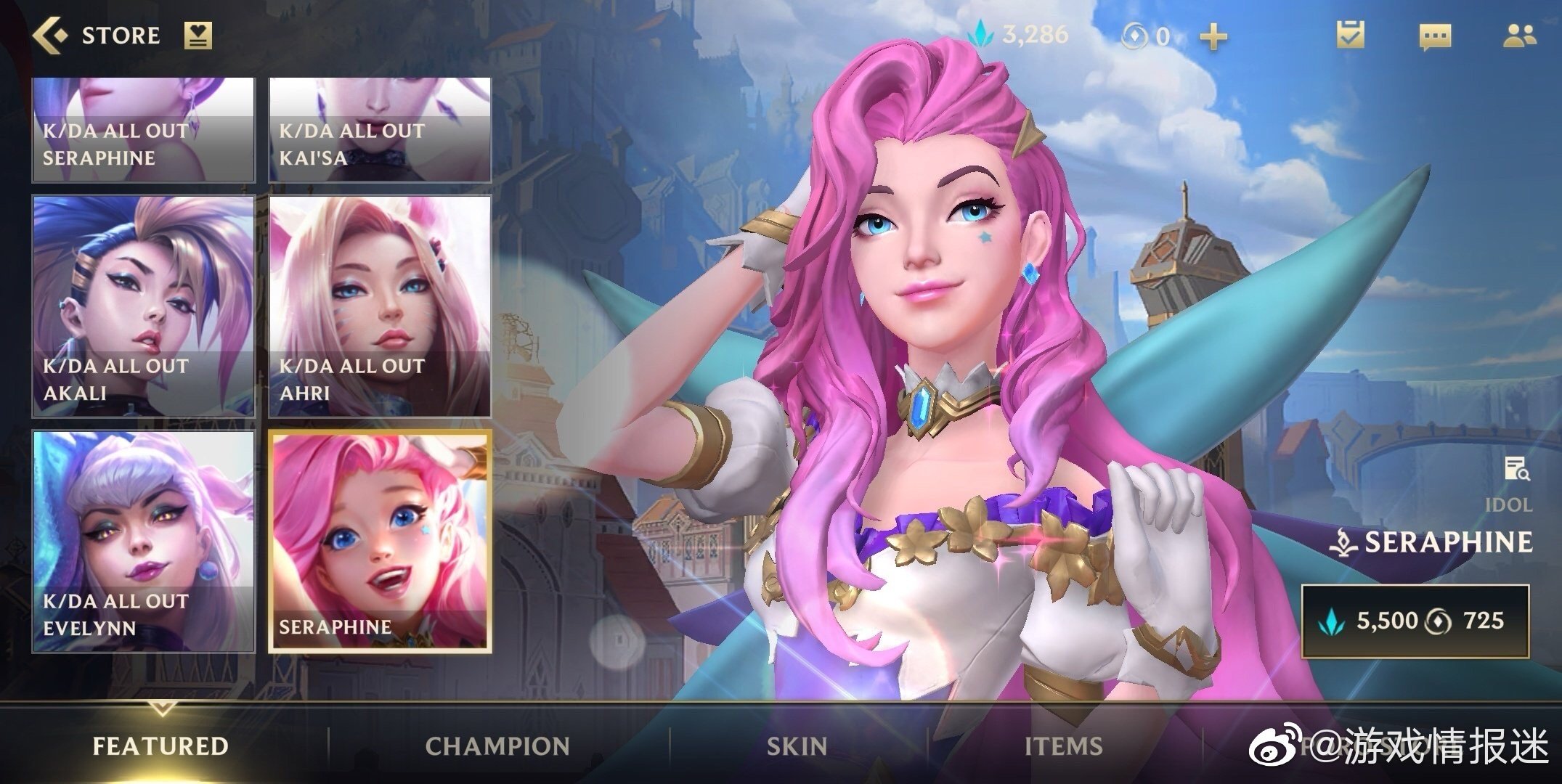The image size is (1562, 784).
Task: Add more Wild Cores with plus button
Action: click(x=1213, y=36)
